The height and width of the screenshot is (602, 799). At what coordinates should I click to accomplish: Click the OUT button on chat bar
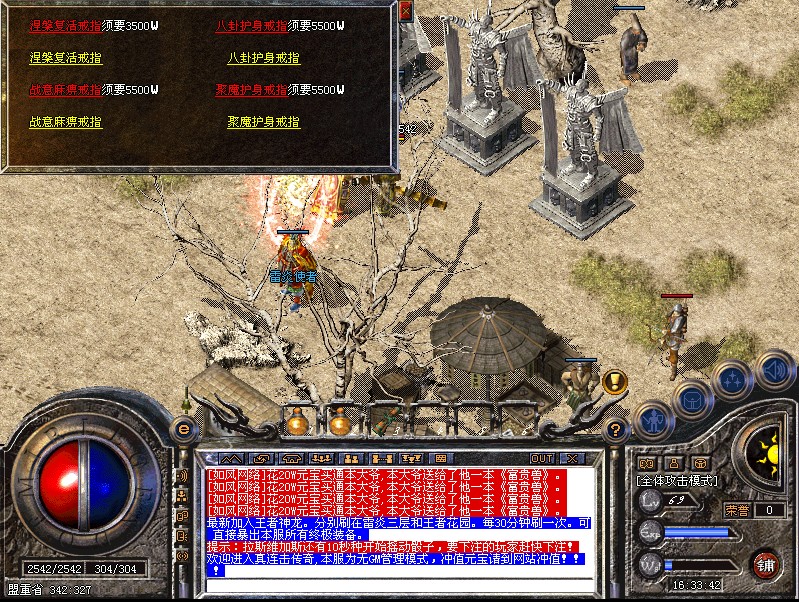pos(541,458)
